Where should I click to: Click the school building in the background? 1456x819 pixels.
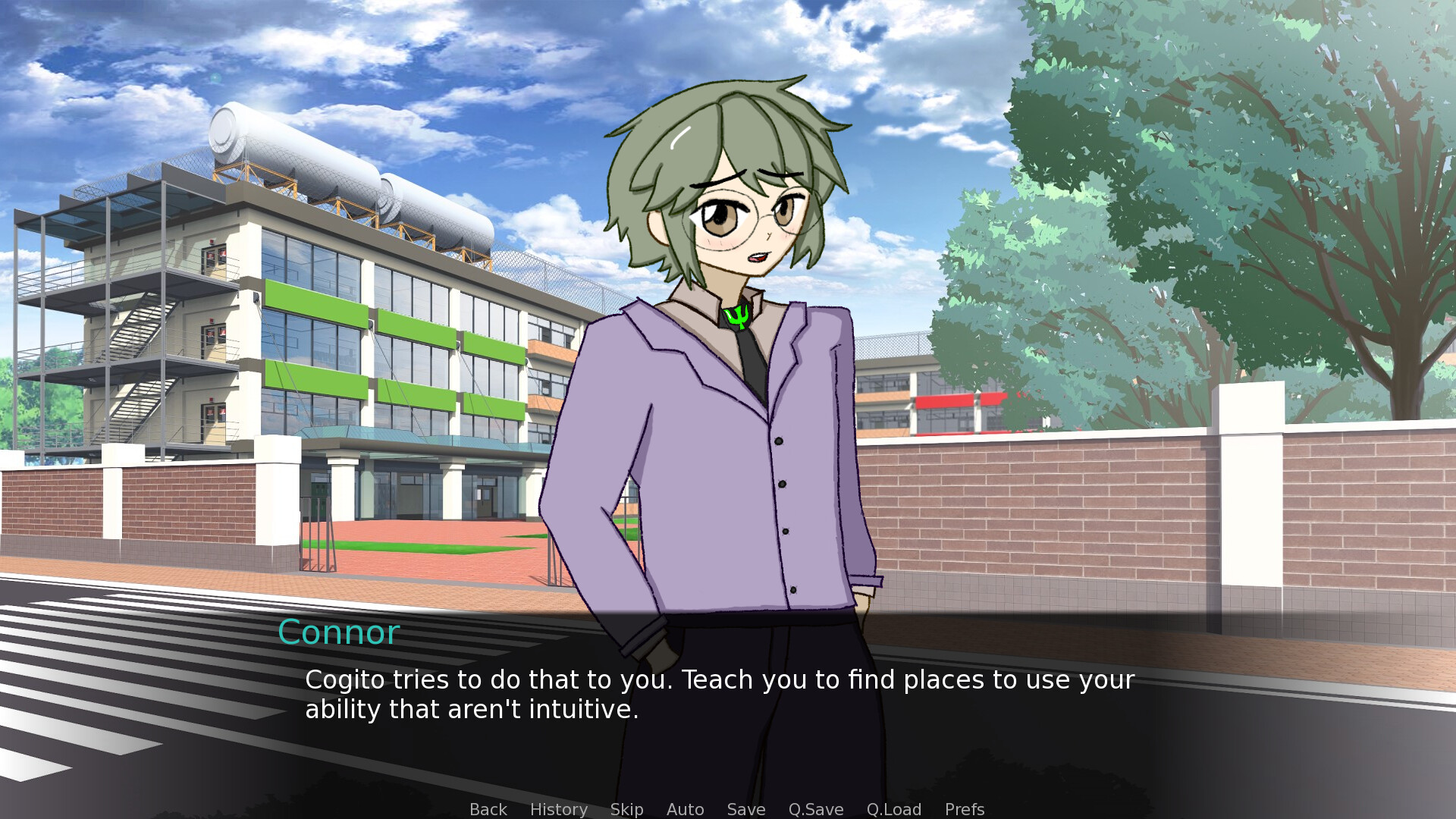pyautogui.click(x=341, y=341)
